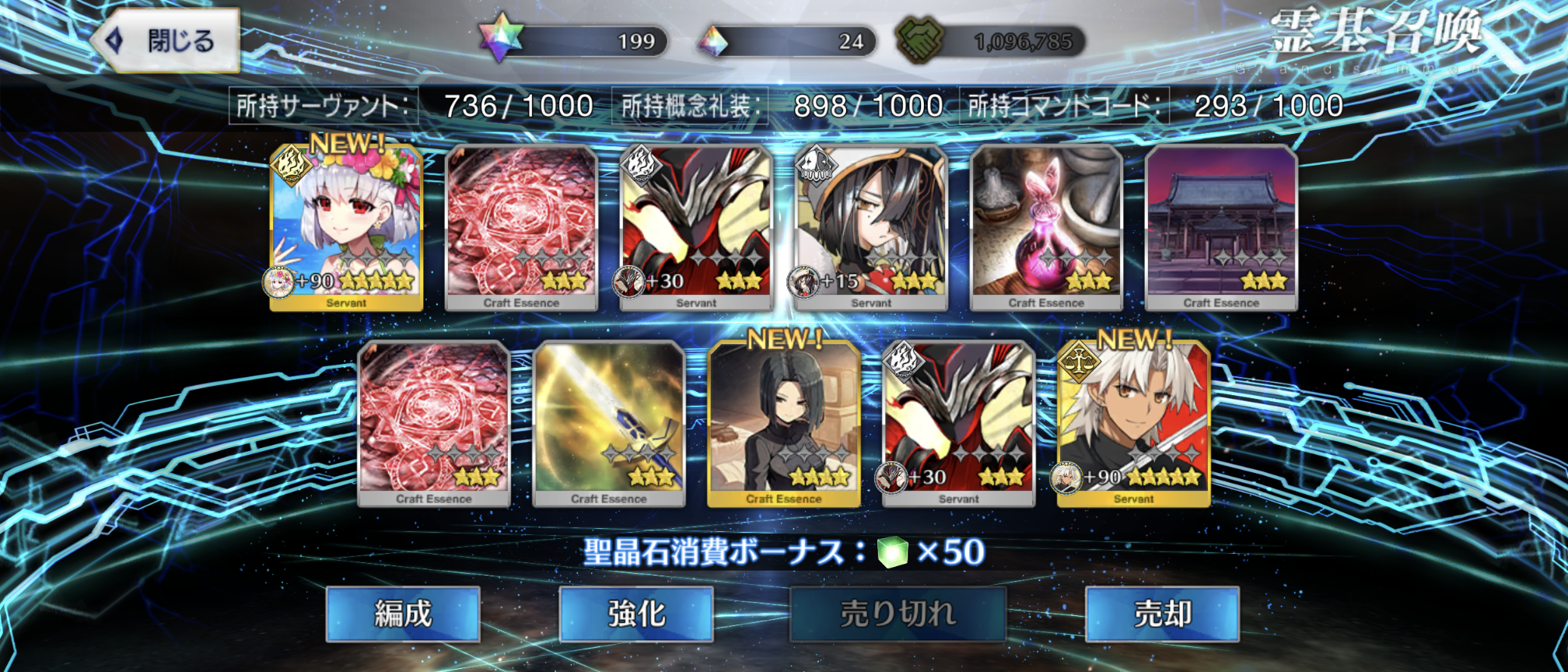Inspect the temple building craft essence card

[1221, 227]
